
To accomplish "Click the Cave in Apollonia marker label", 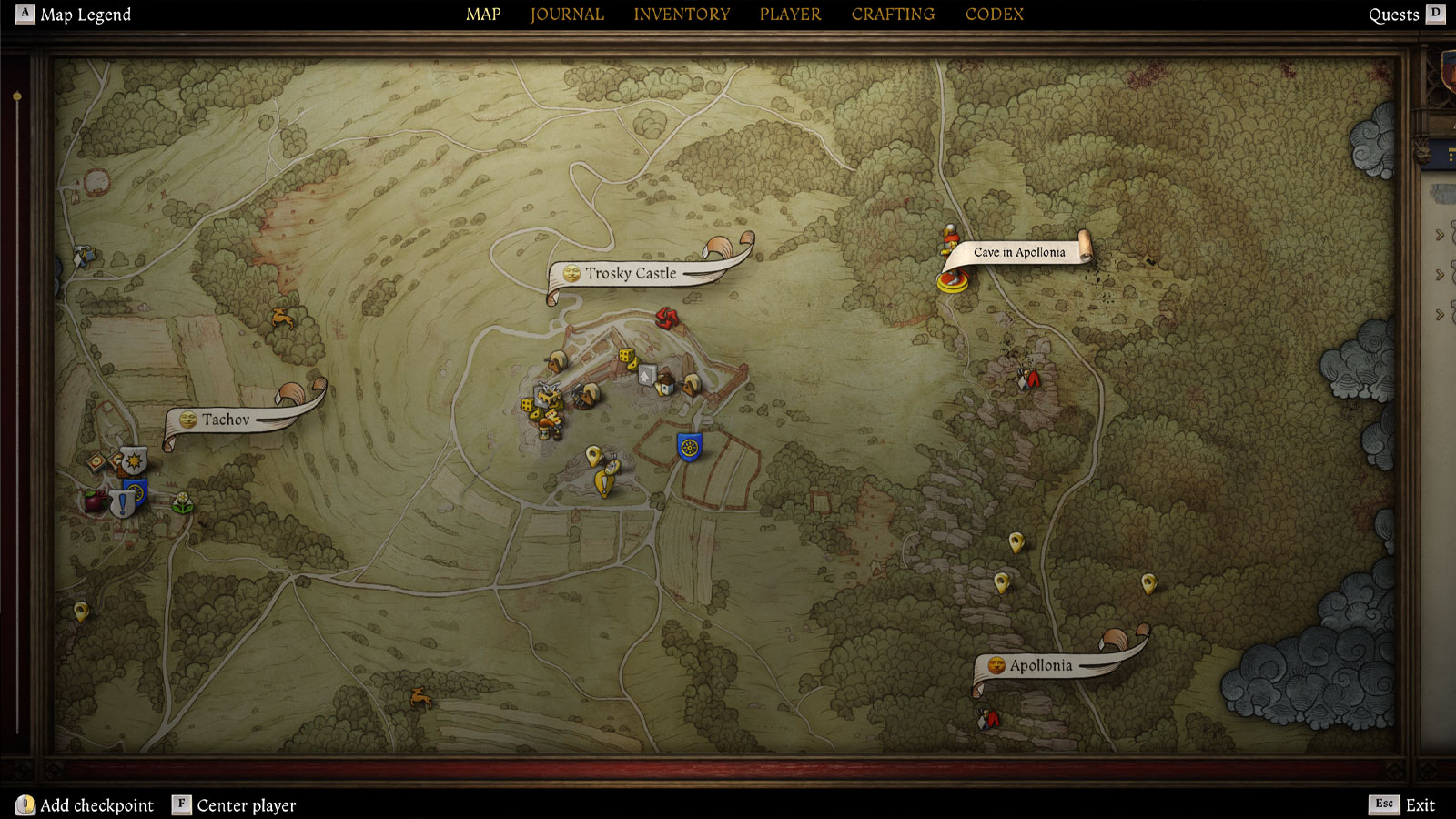I will [x=1019, y=252].
